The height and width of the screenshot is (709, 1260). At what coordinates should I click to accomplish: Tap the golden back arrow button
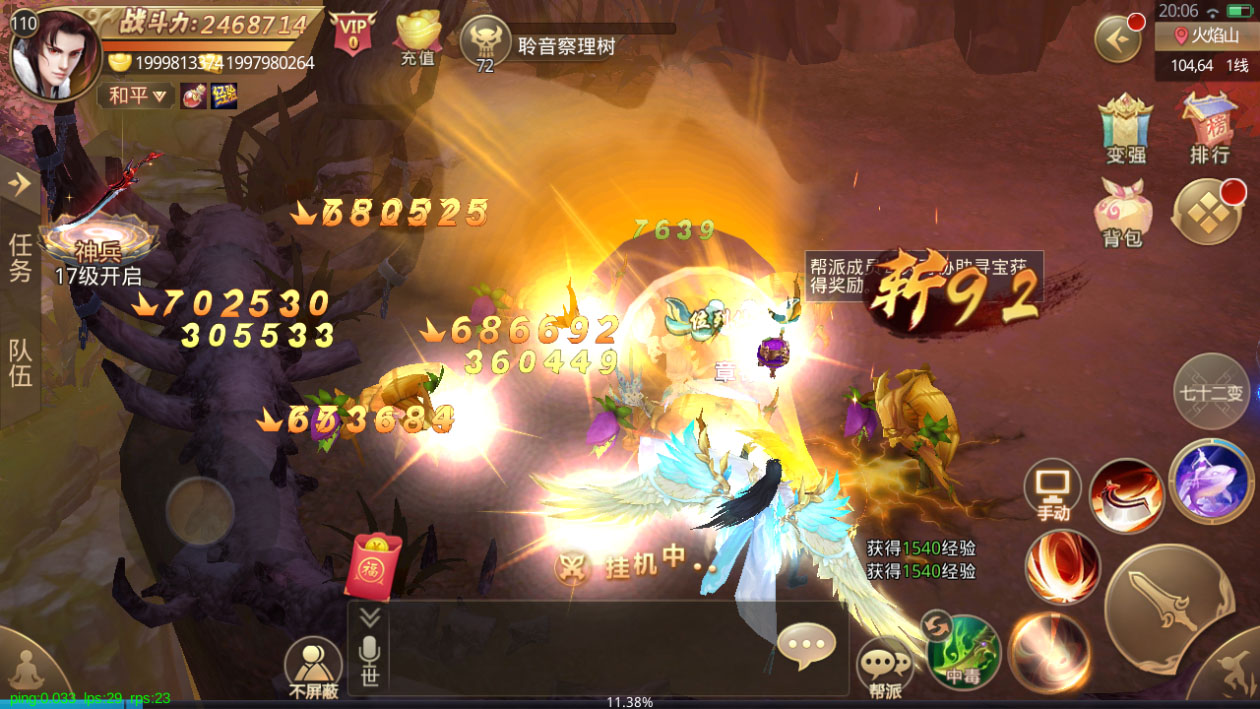[1118, 41]
